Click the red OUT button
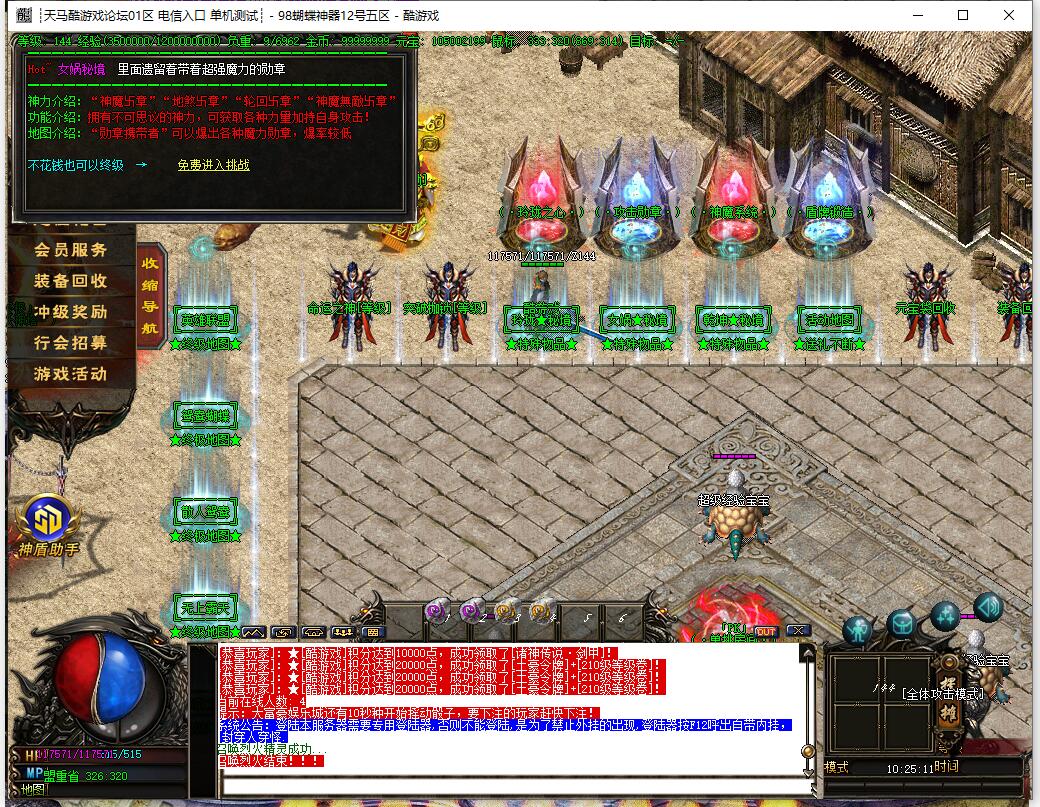Viewport: 1040px width, 807px height. tap(766, 631)
